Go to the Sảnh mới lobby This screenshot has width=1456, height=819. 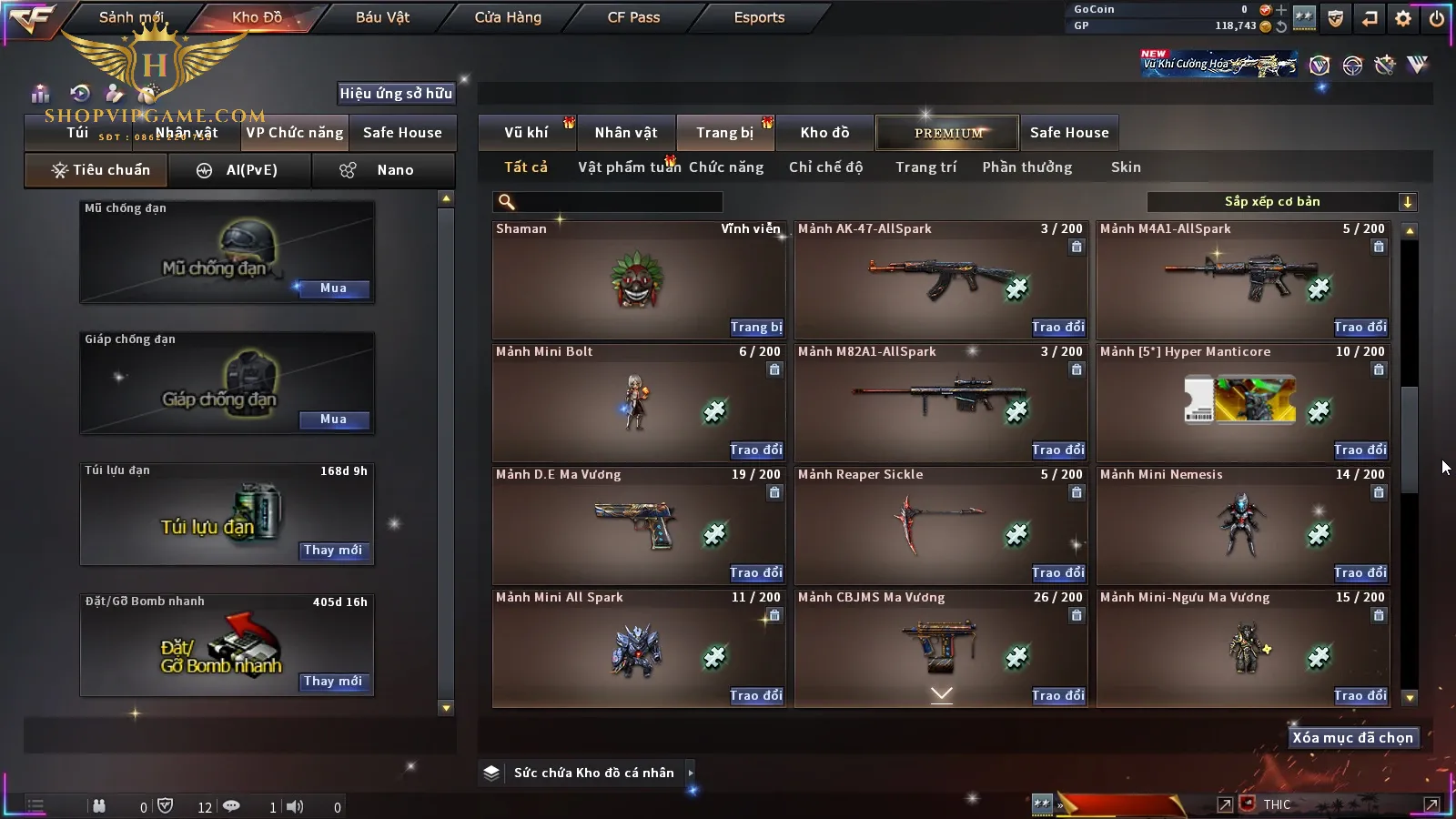pos(131,17)
